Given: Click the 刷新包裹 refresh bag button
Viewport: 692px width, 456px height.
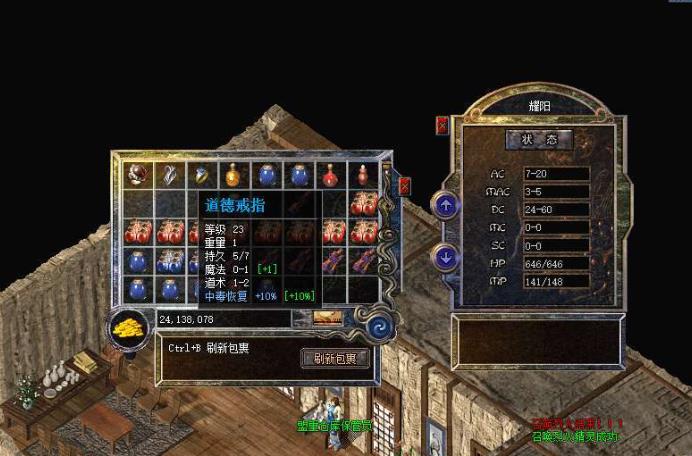Looking at the screenshot, I should point(335,357).
